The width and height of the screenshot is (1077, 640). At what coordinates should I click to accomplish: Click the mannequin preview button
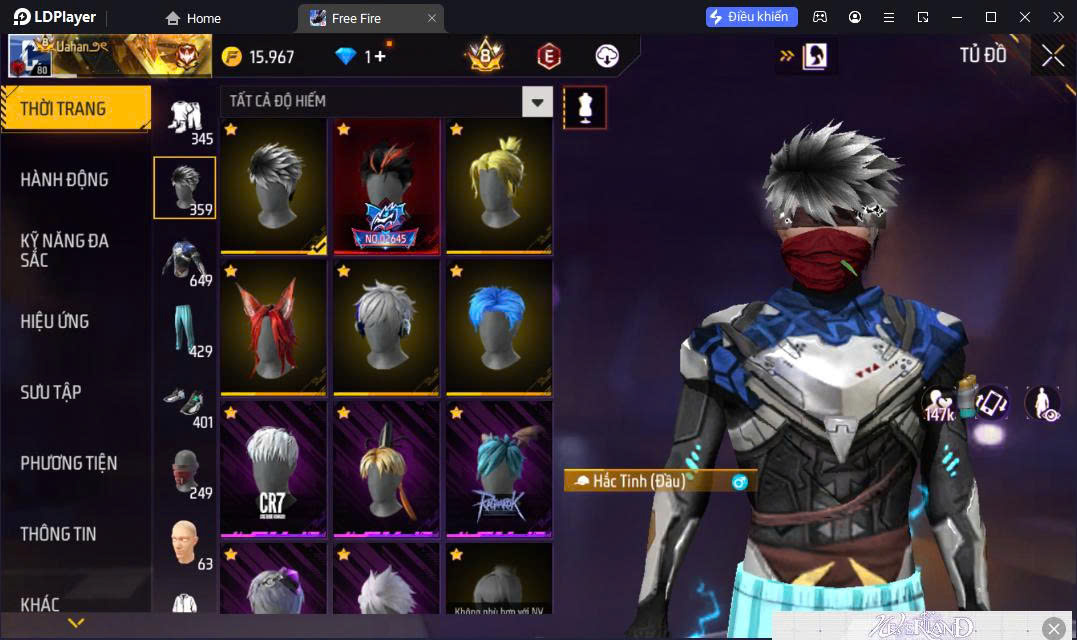point(585,107)
